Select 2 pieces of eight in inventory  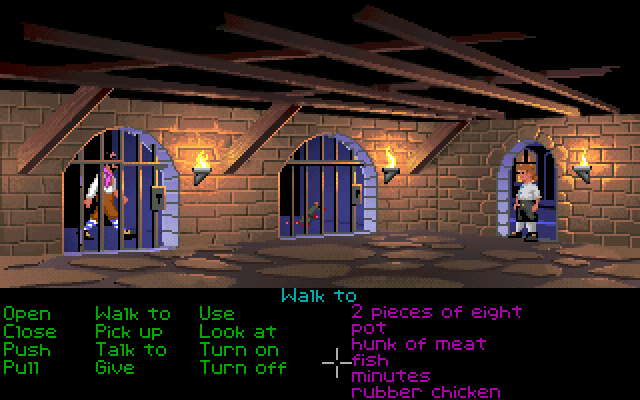437,312
